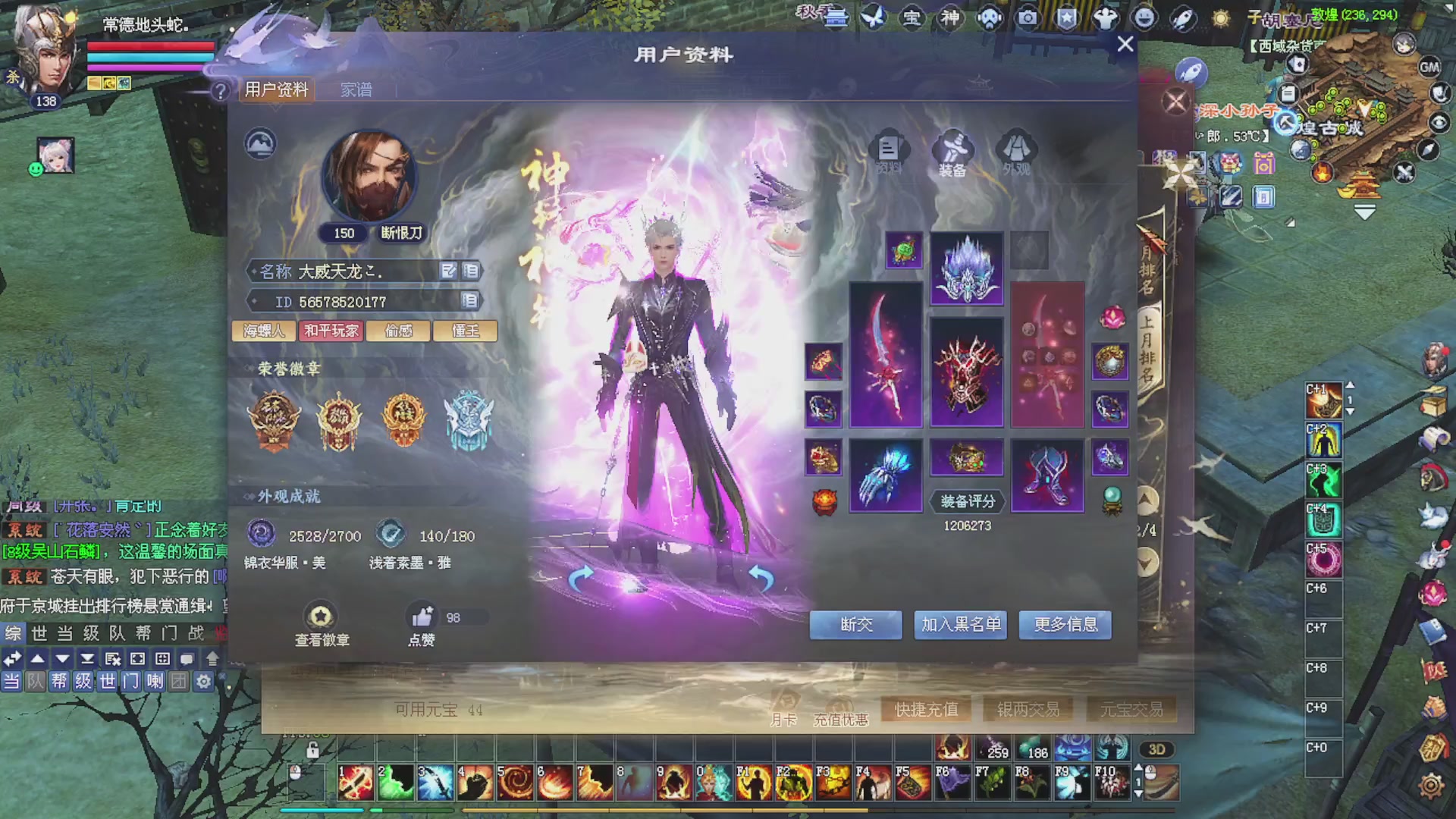Viewport: 1456px width, 819px height.
Task: Click the 点赞 thumbs-up like icon
Action: click(422, 615)
